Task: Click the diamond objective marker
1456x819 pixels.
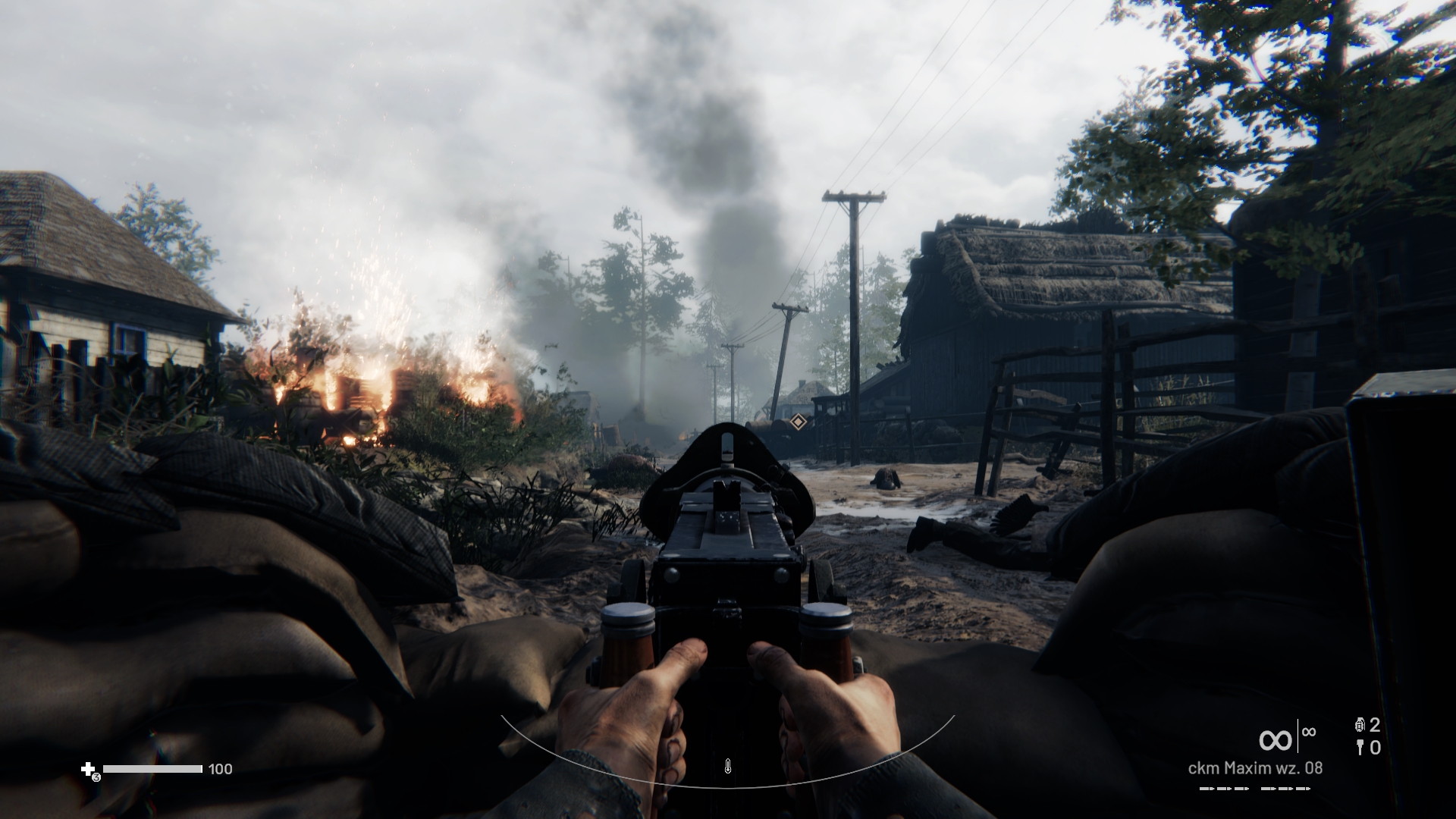Action: tap(798, 422)
